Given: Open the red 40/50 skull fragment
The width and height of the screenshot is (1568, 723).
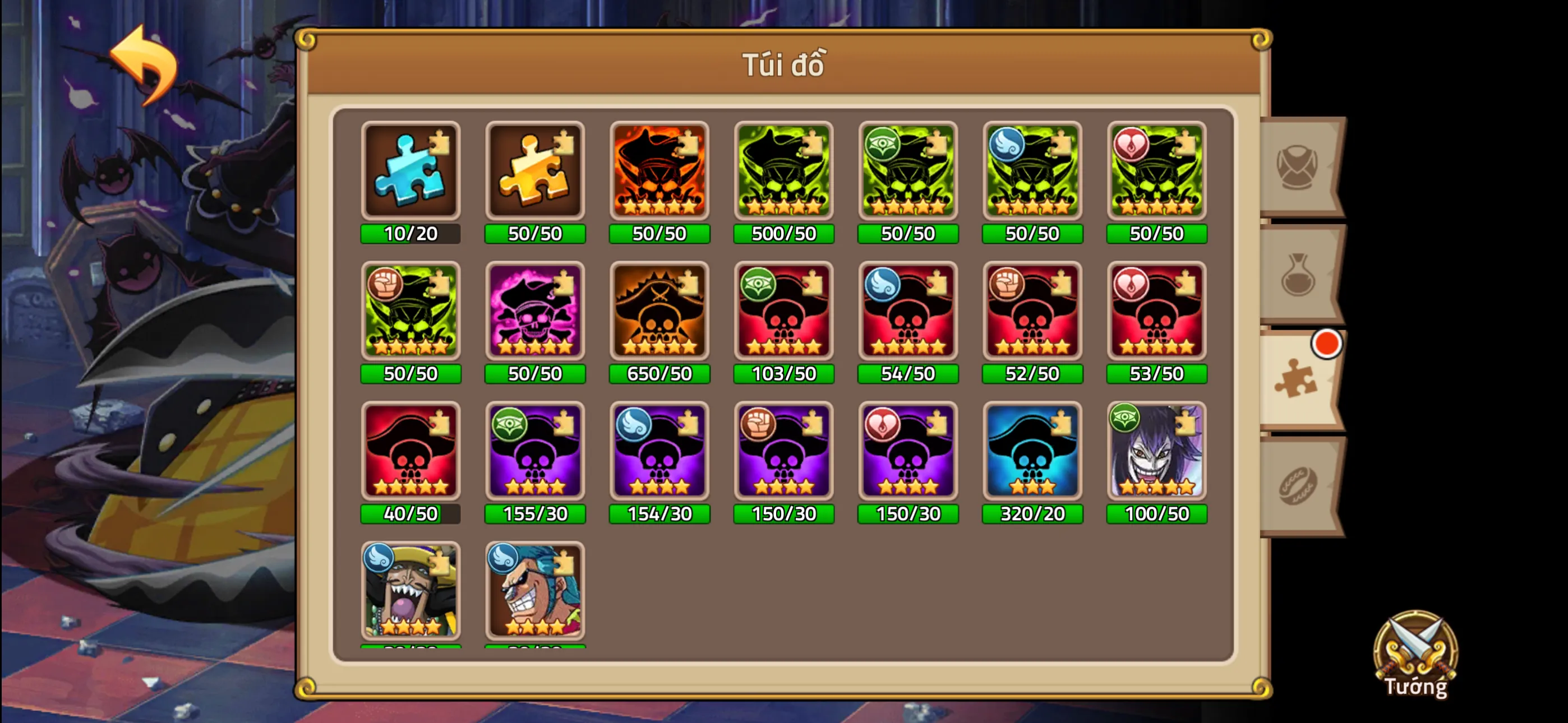Looking at the screenshot, I should pyautogui.click(x=411, y=453).
